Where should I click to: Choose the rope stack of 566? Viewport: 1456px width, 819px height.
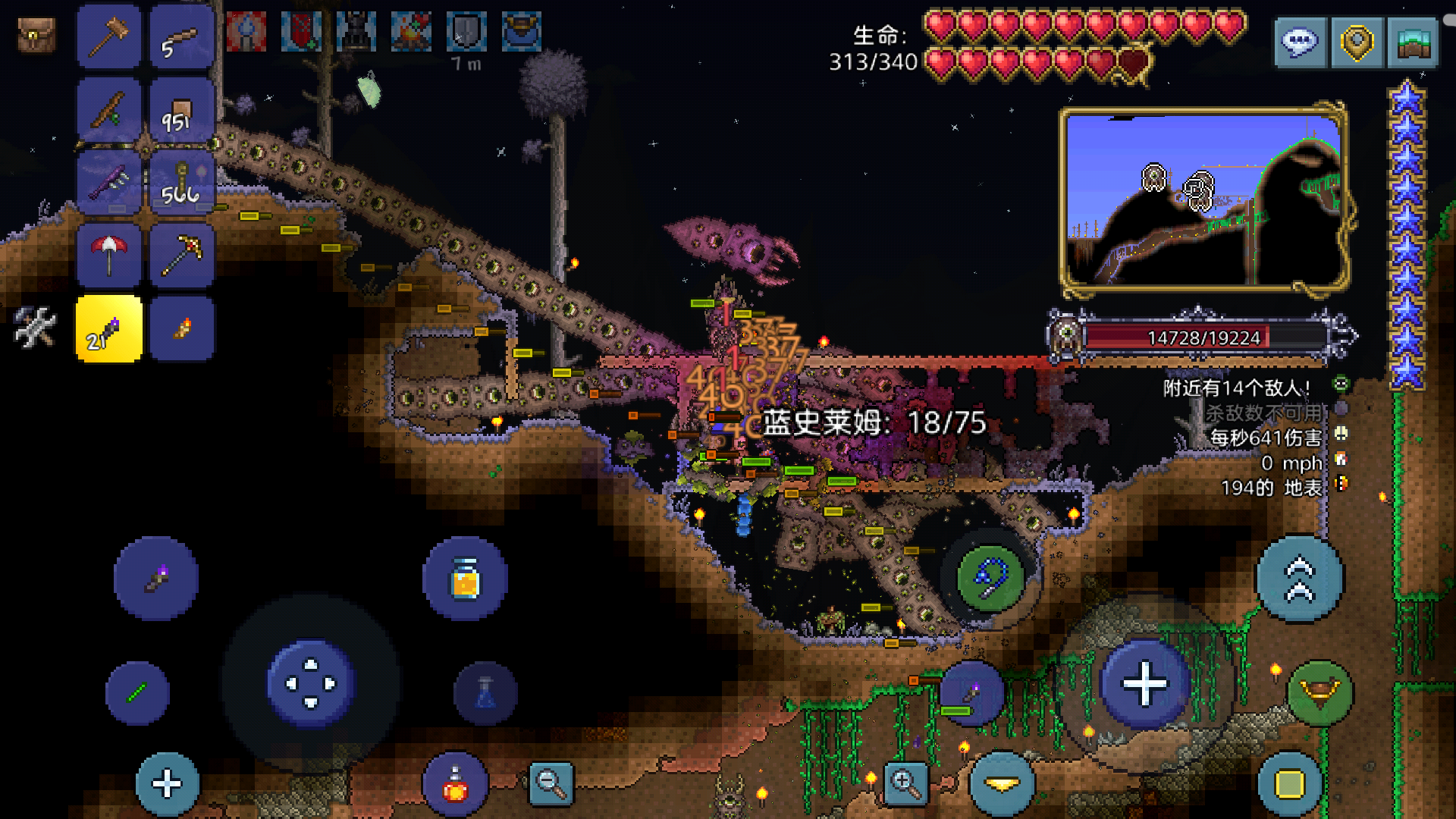(182, 183)
